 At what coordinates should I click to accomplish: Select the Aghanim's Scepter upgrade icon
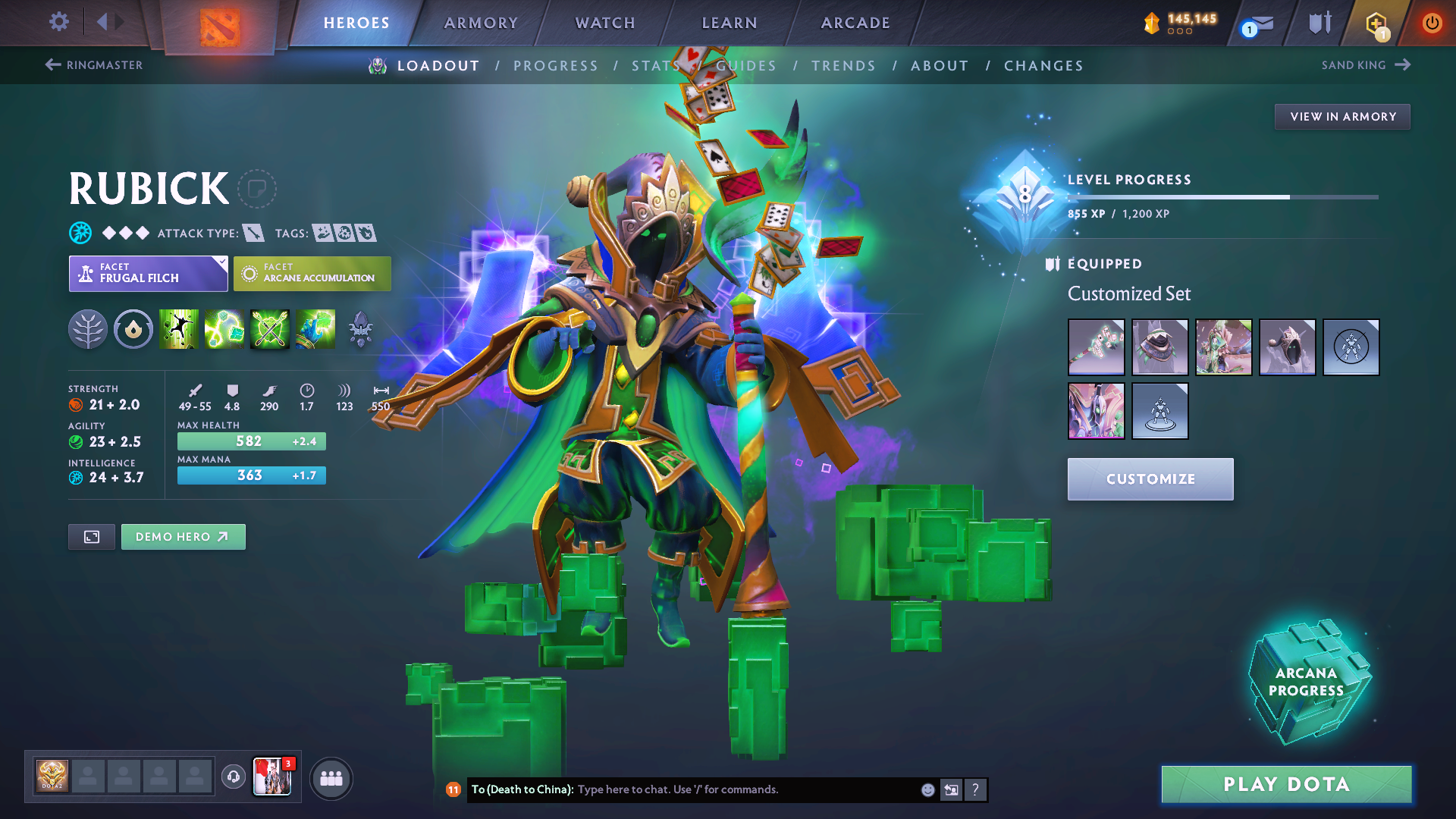pyautogui.click(x=359, y=329)
